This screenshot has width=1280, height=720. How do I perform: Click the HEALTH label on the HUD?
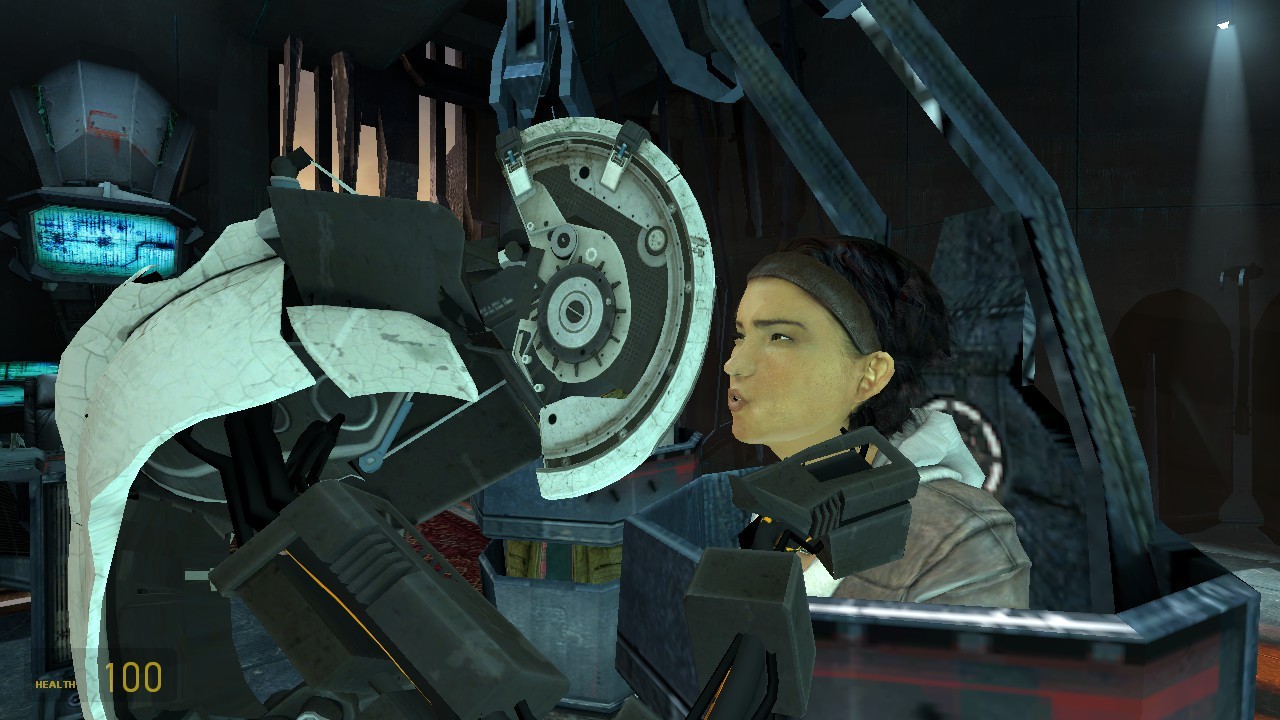click(55, 686)
